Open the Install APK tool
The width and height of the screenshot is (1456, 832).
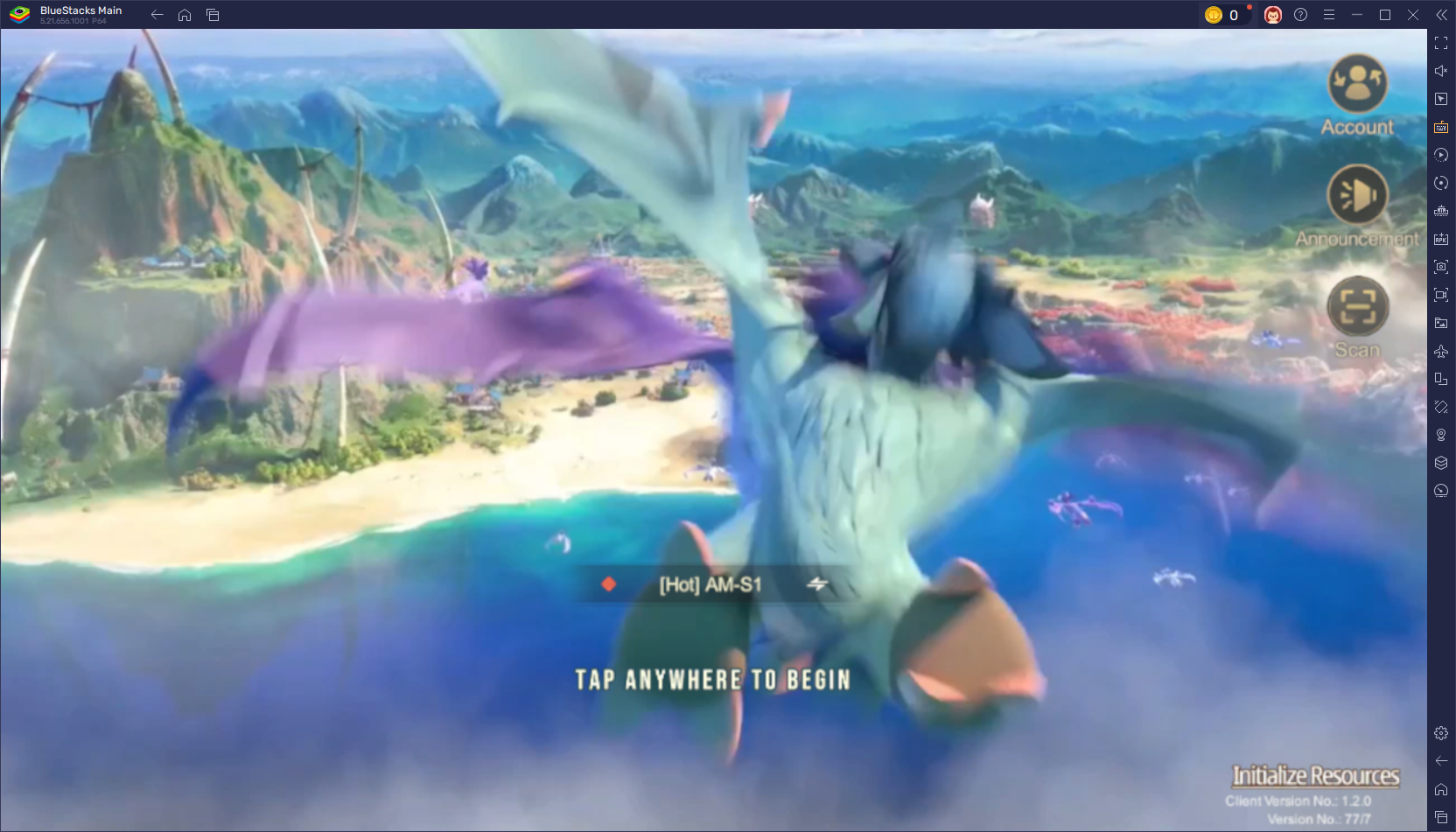coord(1441,239)
